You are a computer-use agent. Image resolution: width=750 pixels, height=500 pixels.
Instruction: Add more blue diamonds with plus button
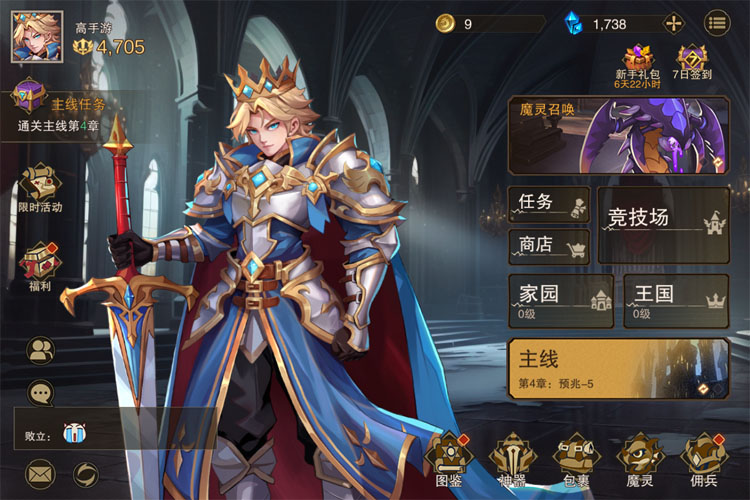[x=674, y=23]
